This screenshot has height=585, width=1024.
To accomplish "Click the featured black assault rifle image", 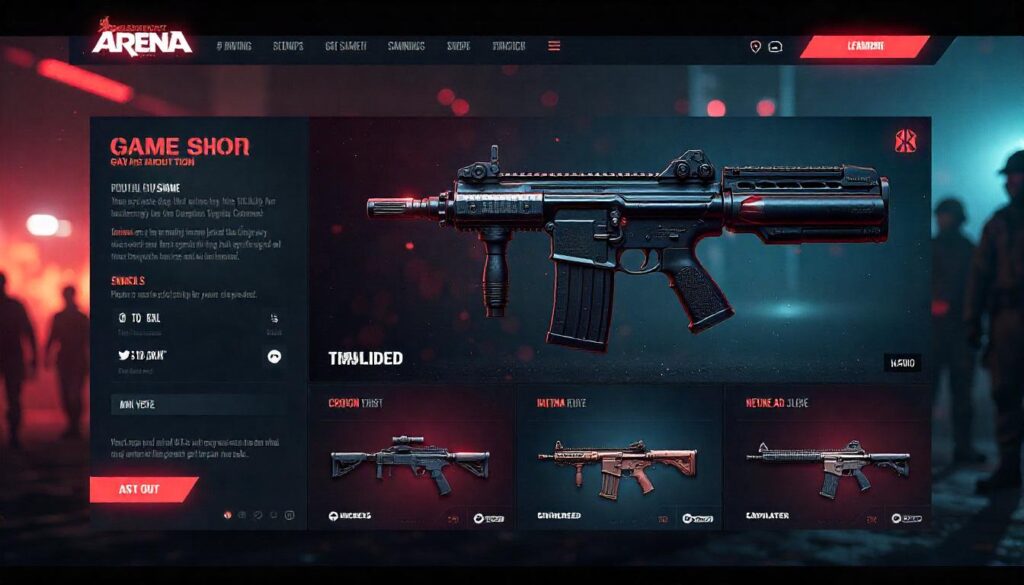I will 625,240.
